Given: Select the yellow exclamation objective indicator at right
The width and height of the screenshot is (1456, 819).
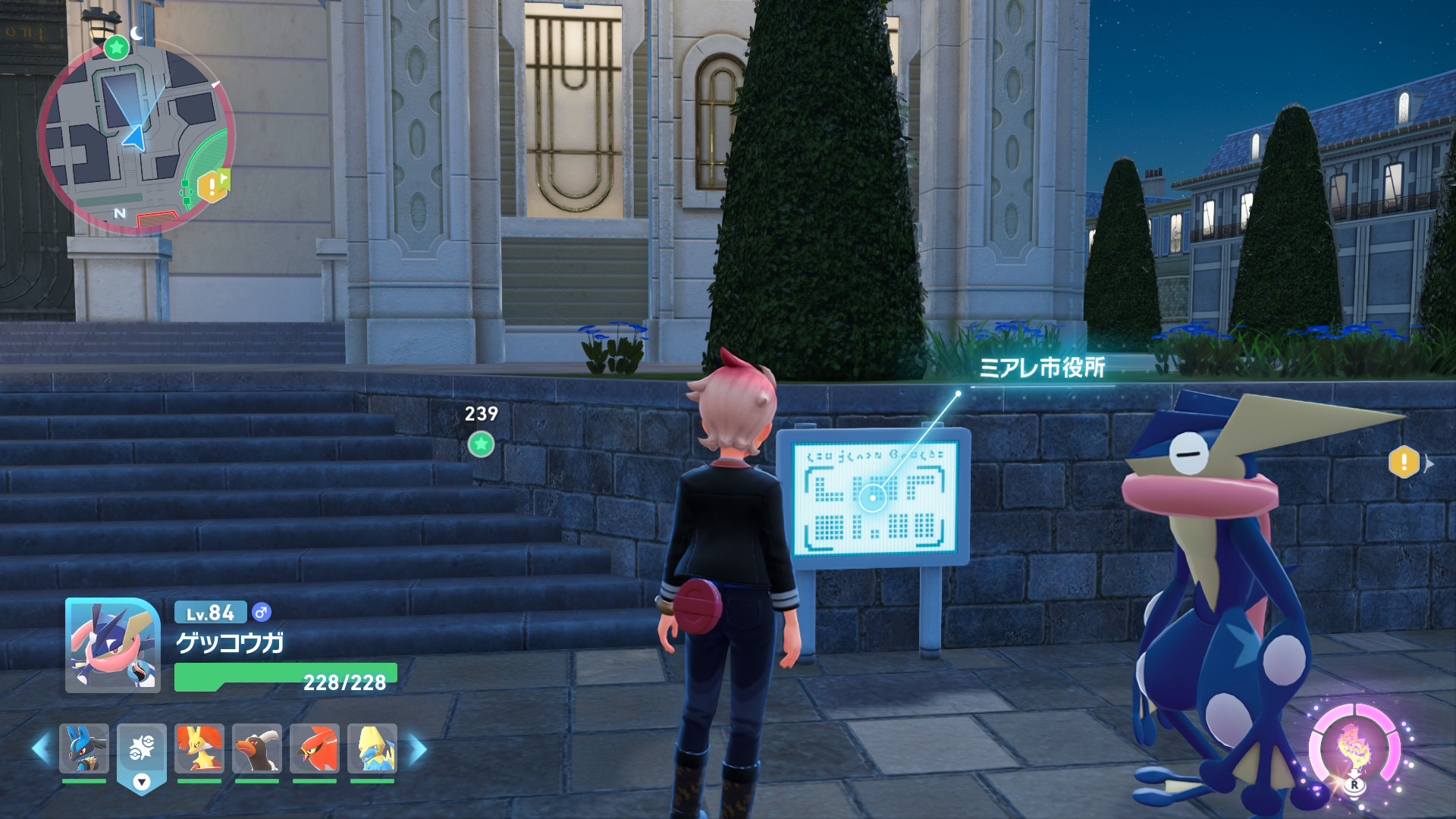Looking at the screenshot, I should (1404, 462).
